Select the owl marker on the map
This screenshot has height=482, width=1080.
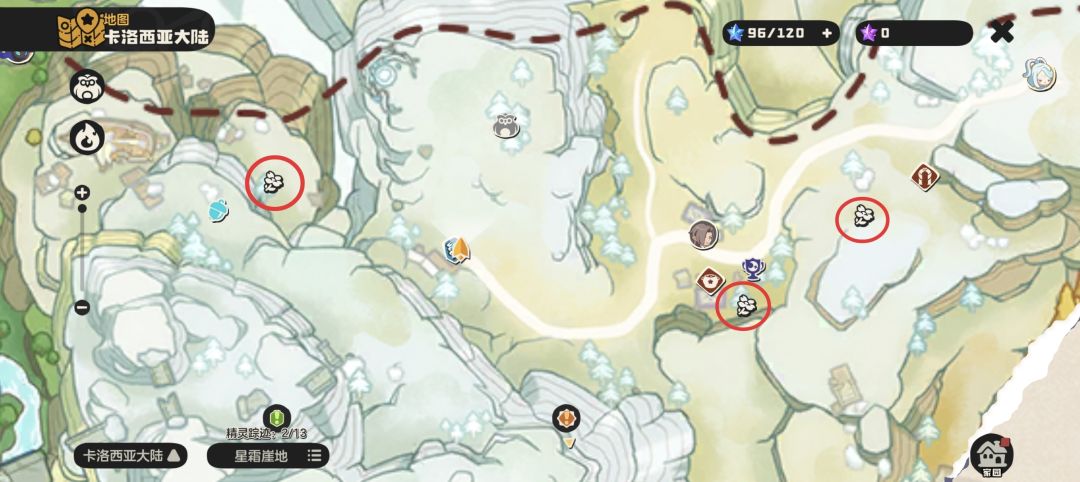[x=506, y=125]
